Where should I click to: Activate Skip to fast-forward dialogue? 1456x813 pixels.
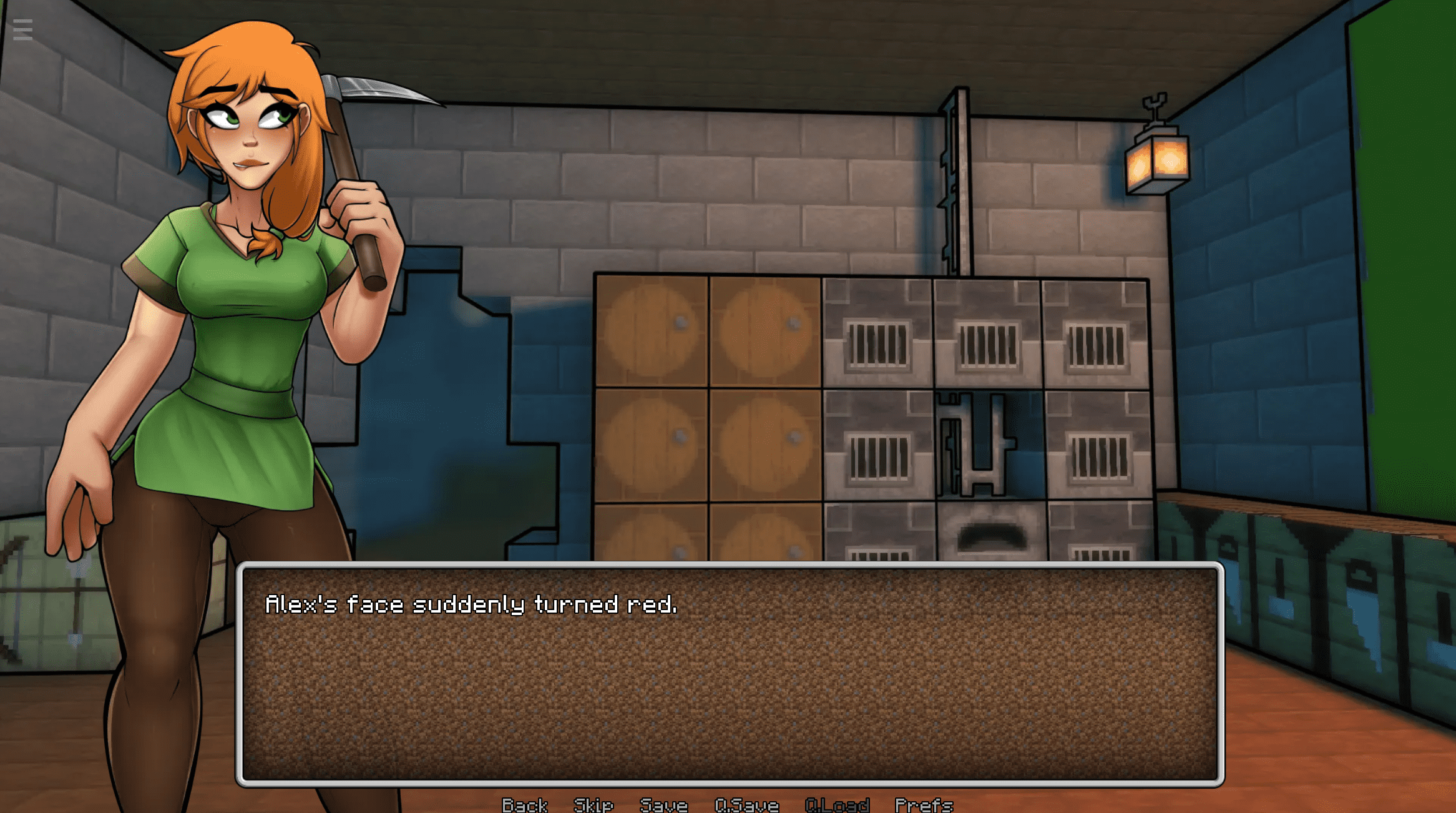[593, 804]
